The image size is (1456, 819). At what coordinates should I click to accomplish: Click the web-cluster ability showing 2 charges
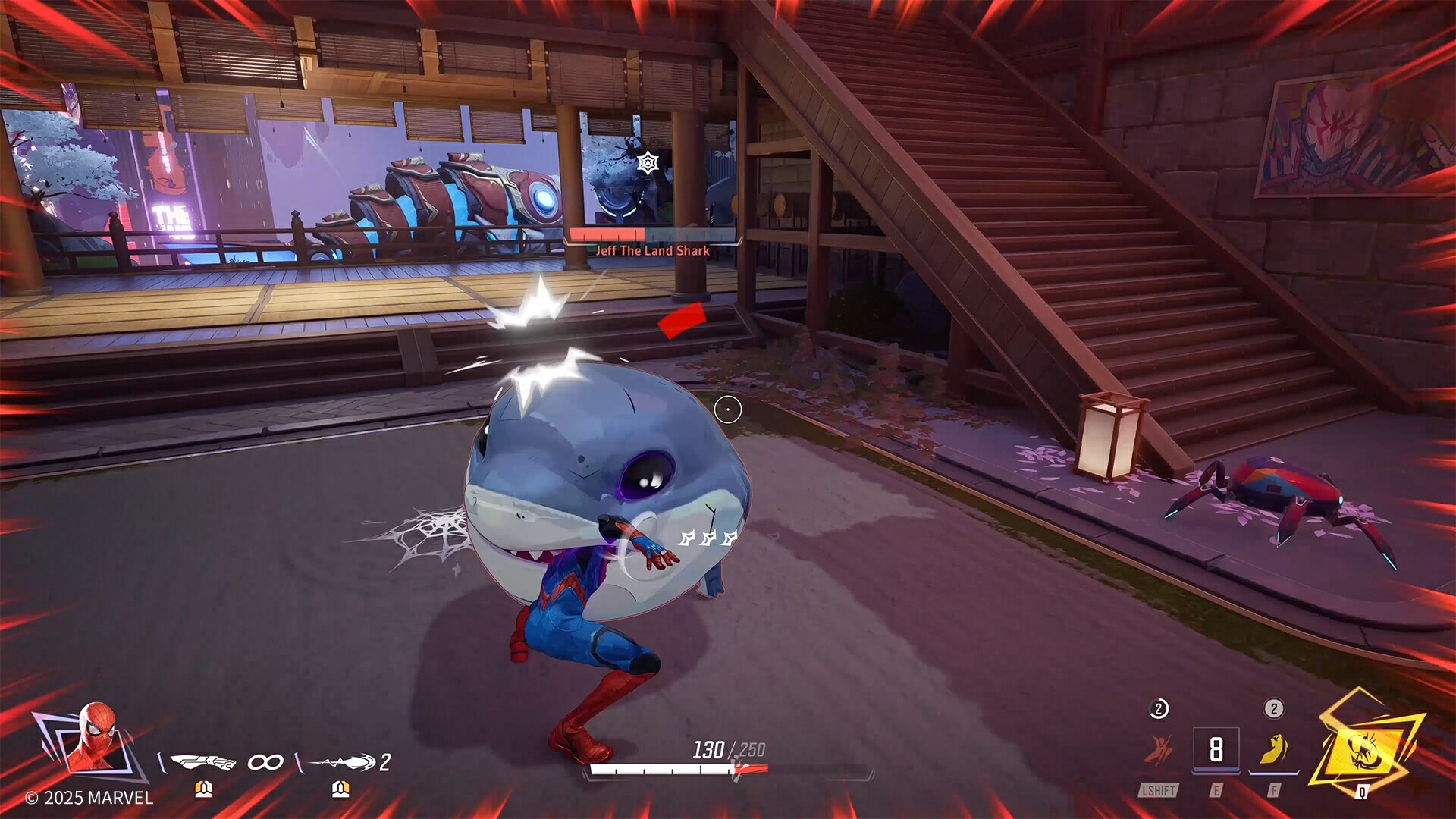click(343, 761)
